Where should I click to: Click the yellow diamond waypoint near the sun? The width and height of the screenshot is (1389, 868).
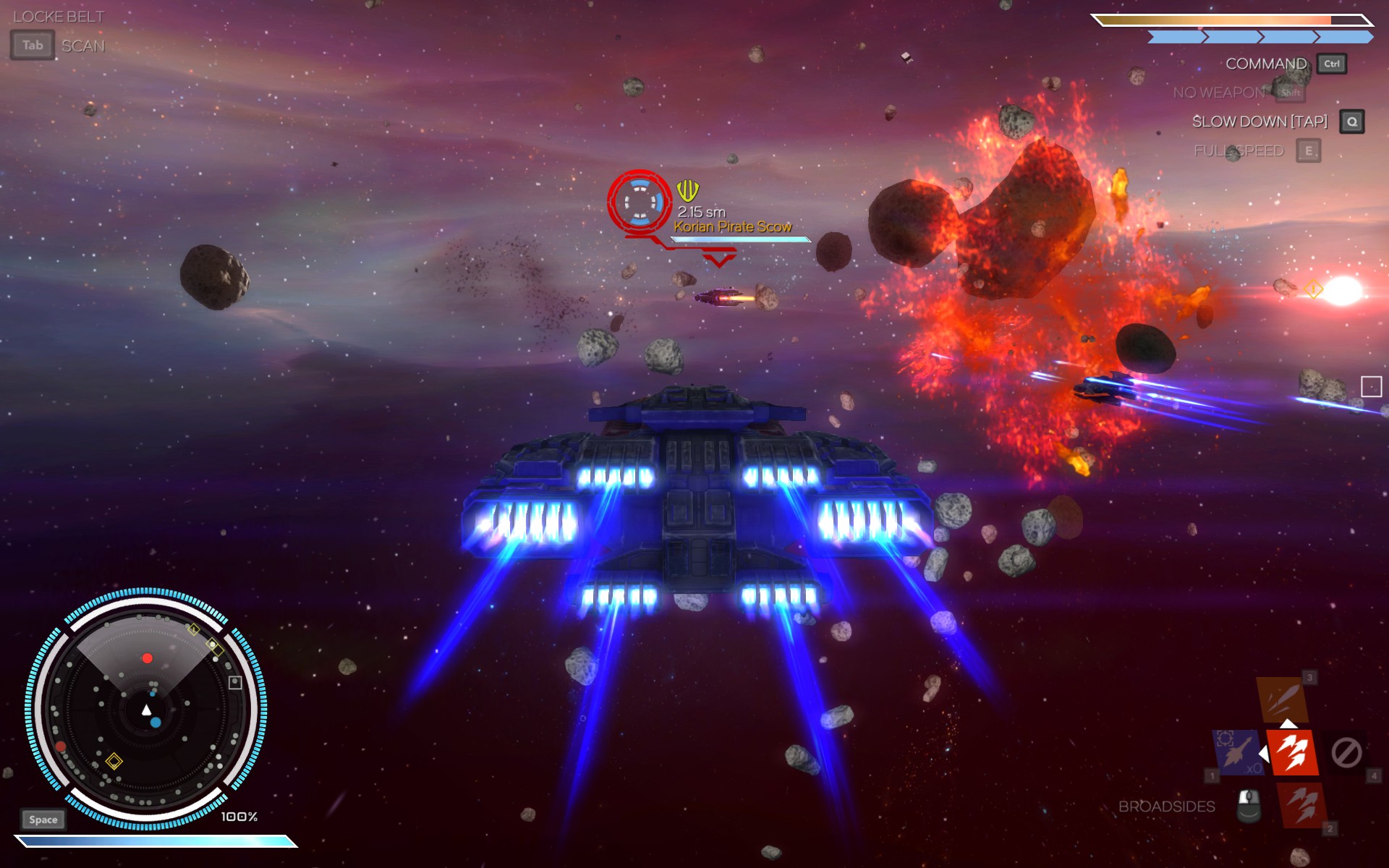[1313, 290]
